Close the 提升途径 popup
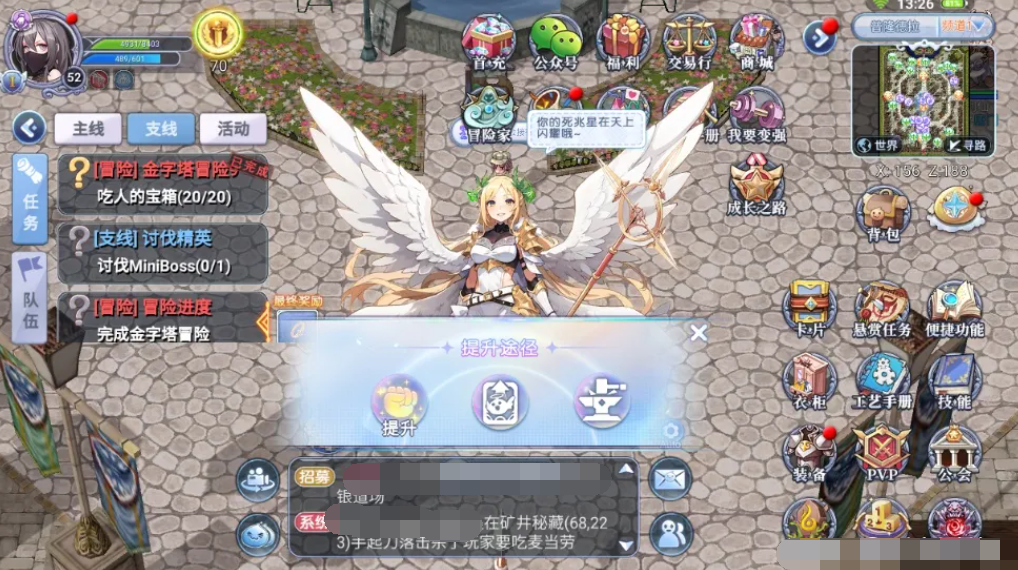Viewport: 1018px width, 570px height. 698,333
